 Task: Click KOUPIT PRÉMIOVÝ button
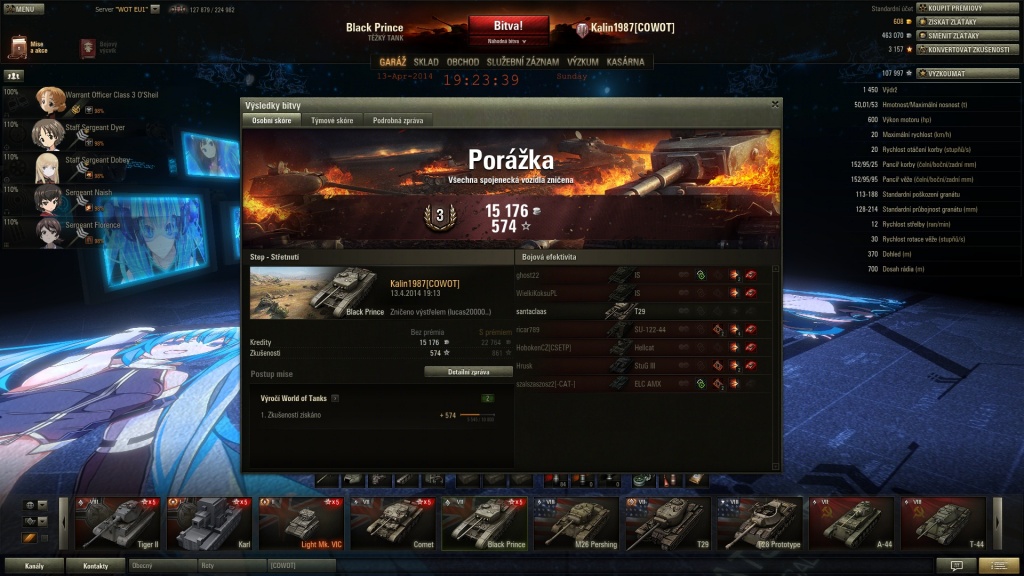pos(953,8)
